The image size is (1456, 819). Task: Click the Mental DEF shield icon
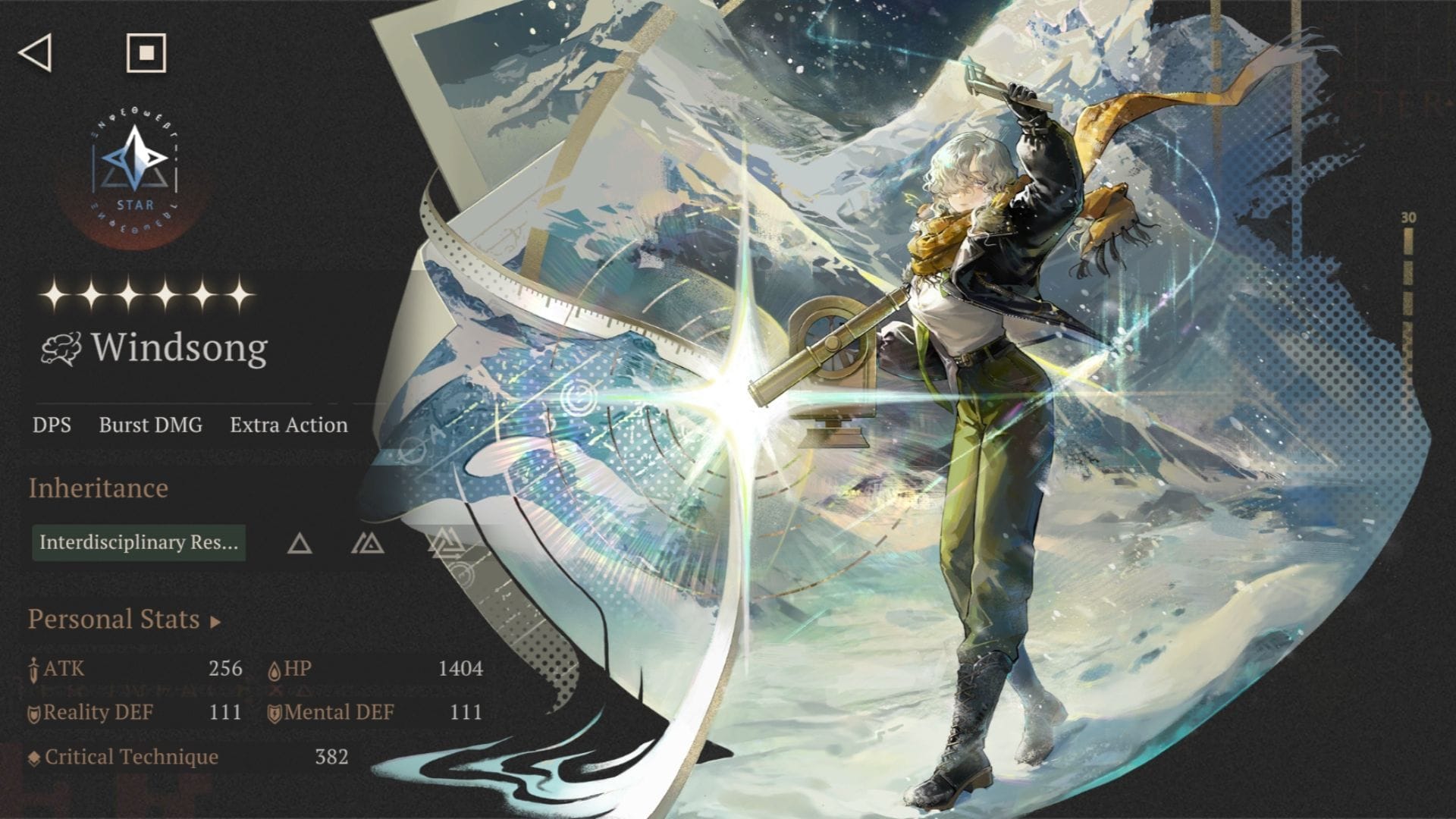pos(275,713)
